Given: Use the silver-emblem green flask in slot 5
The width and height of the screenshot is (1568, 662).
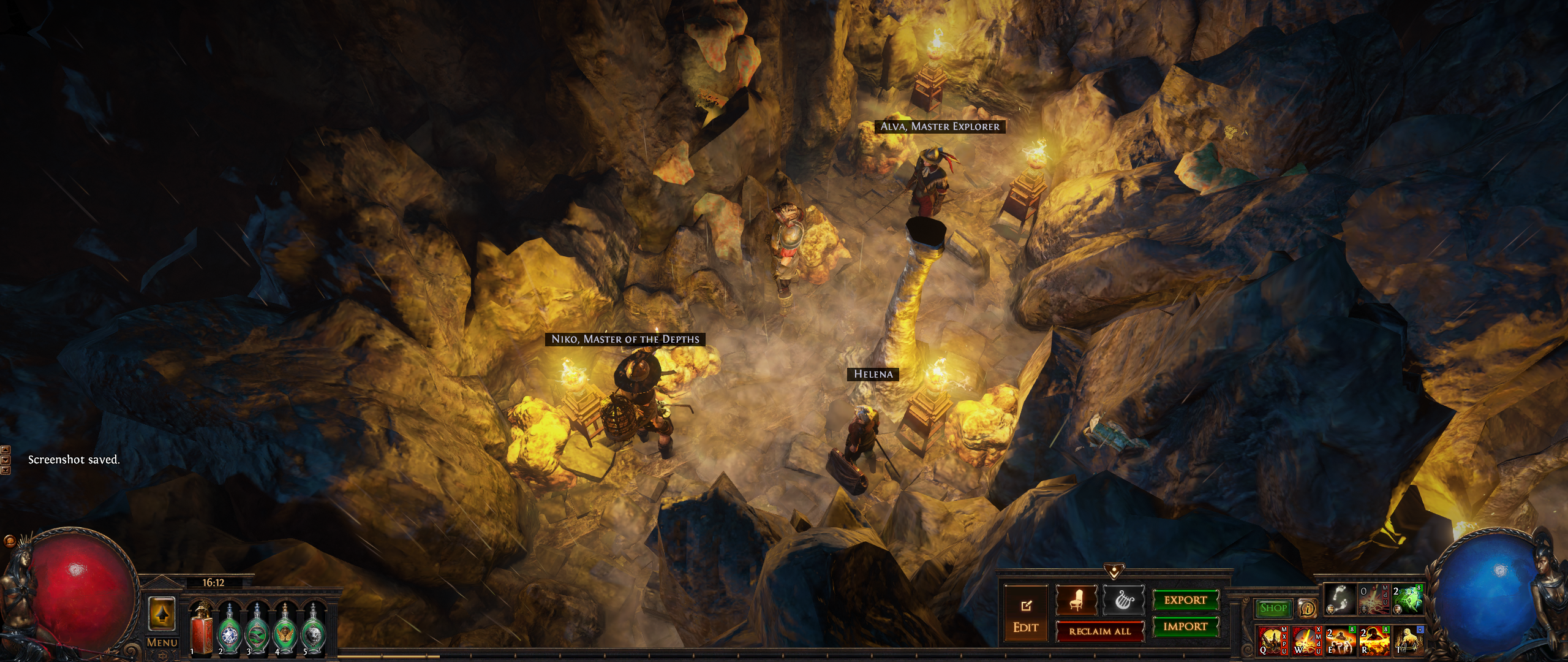Looking at the screenshot, I should point(313,628).
